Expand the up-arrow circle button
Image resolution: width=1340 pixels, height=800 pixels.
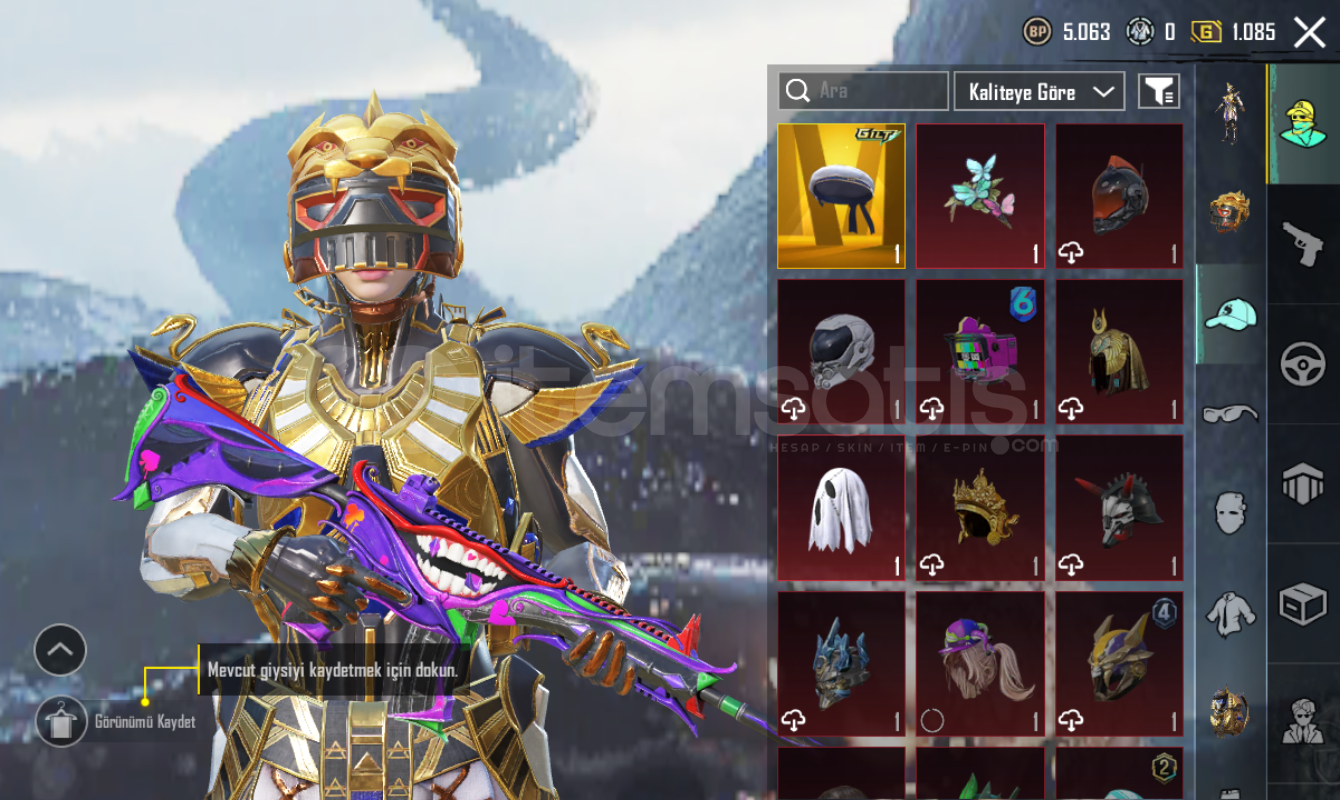click(60, 650)
